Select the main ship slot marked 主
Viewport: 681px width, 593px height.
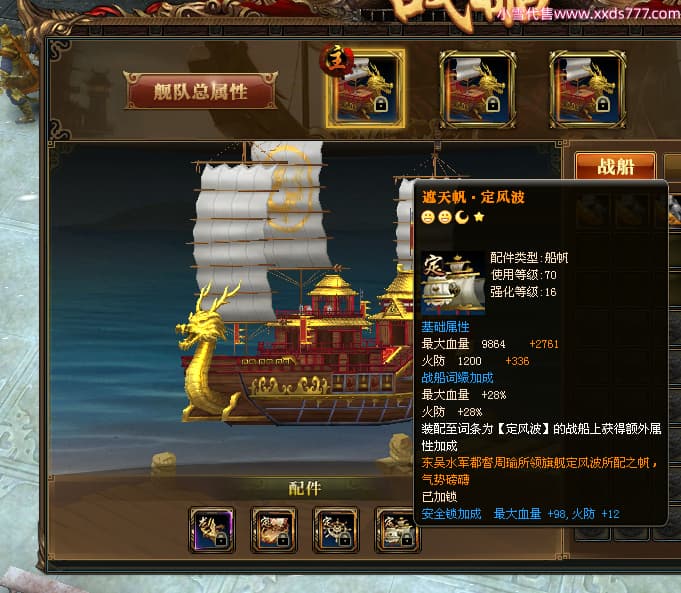click(x=364, y=88)
